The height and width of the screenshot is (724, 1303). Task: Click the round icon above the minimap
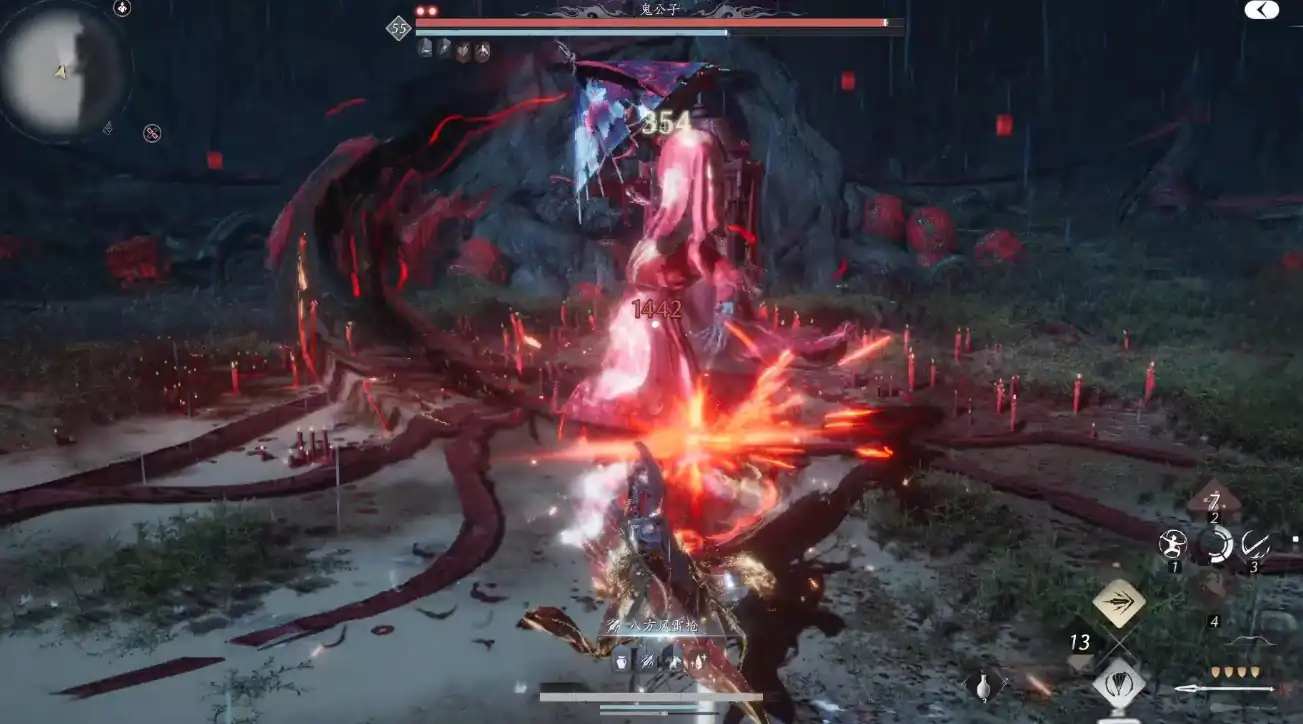click(122, 9)
